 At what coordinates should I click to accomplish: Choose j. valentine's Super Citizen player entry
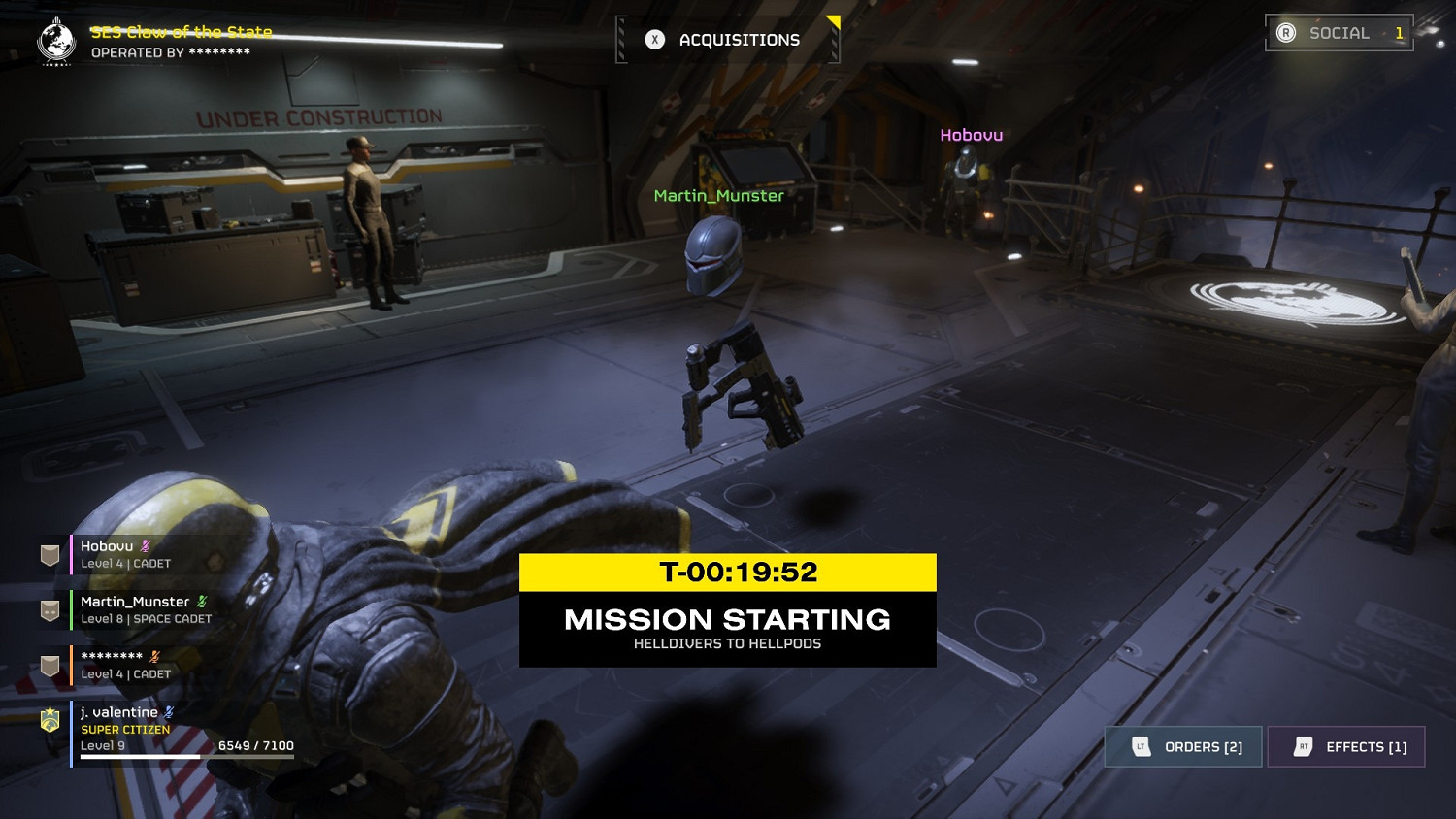coord(146,729)
